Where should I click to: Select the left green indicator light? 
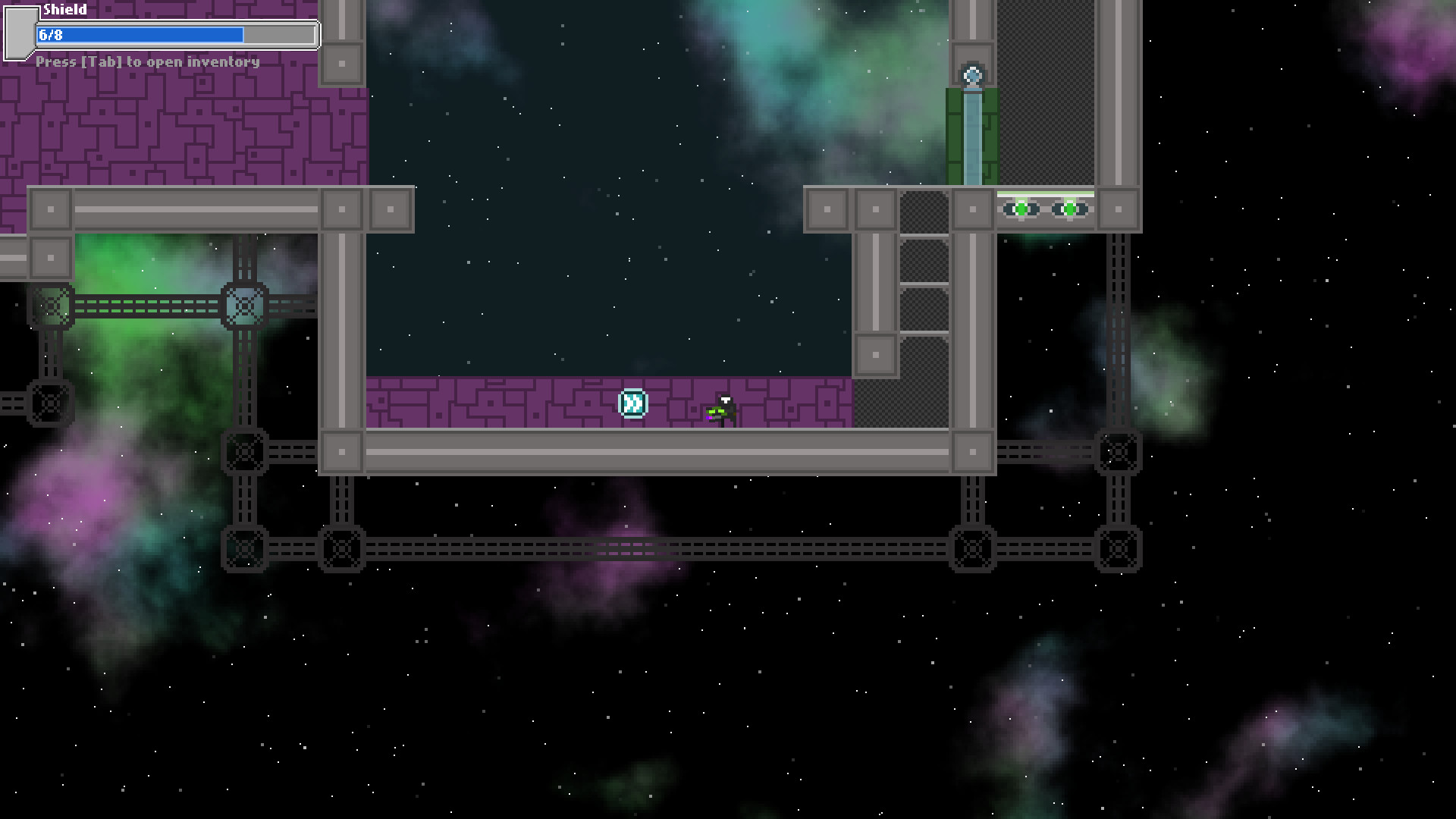click(1021, 209)
